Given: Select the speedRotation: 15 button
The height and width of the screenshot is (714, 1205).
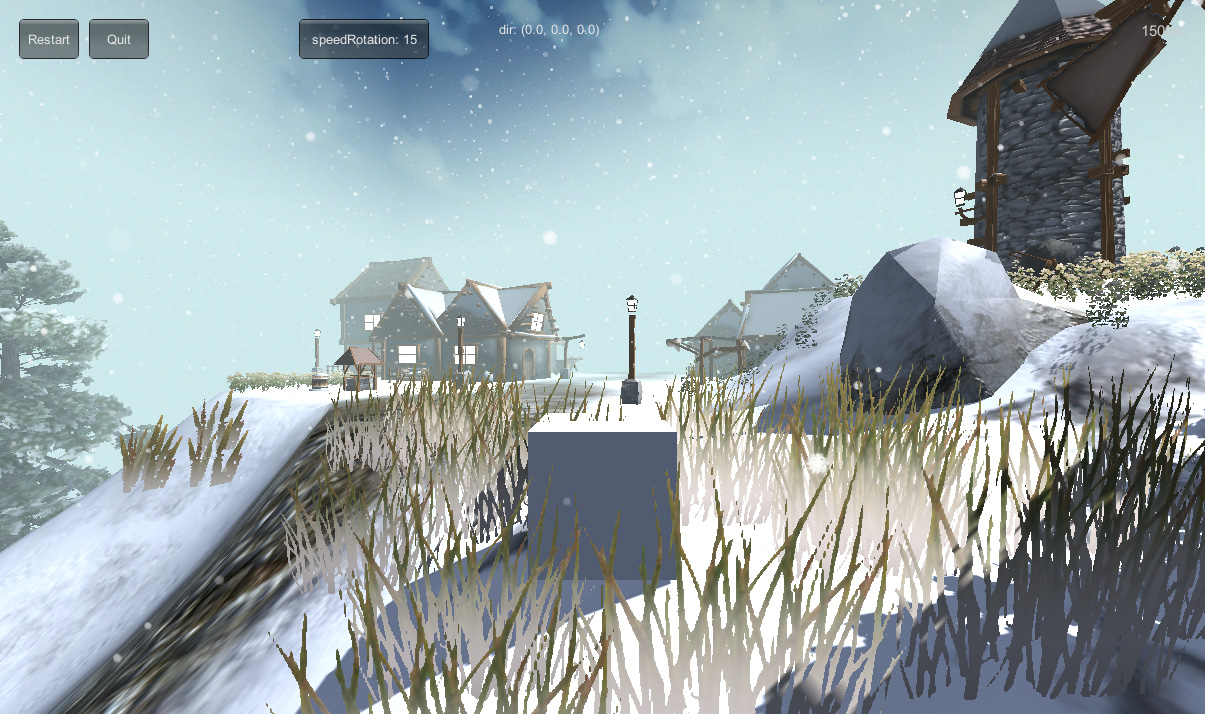Looking at the screenshot, I should pyautogui.click(x=364, y=40).
